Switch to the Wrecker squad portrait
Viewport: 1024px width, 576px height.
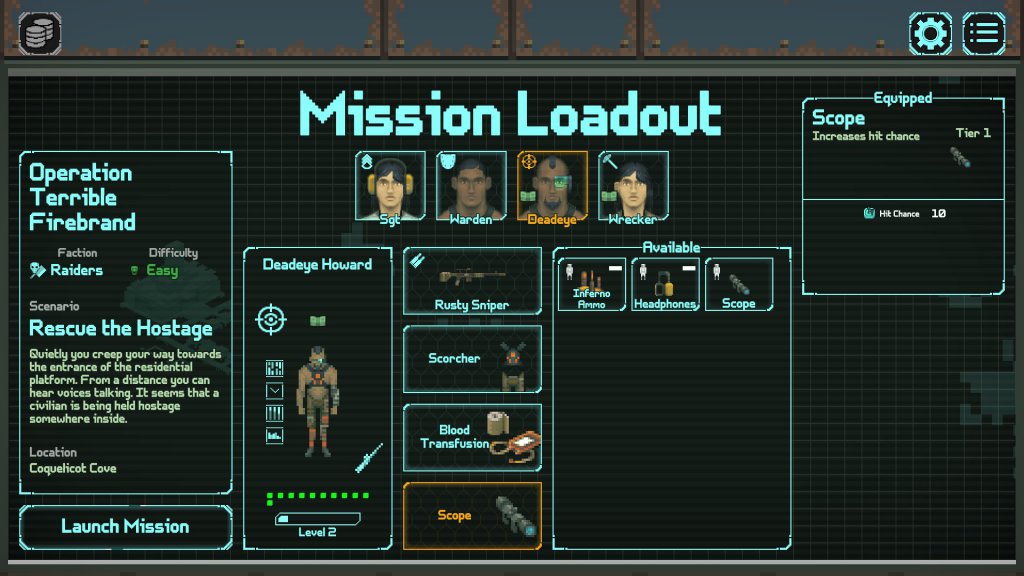(633, 186)
